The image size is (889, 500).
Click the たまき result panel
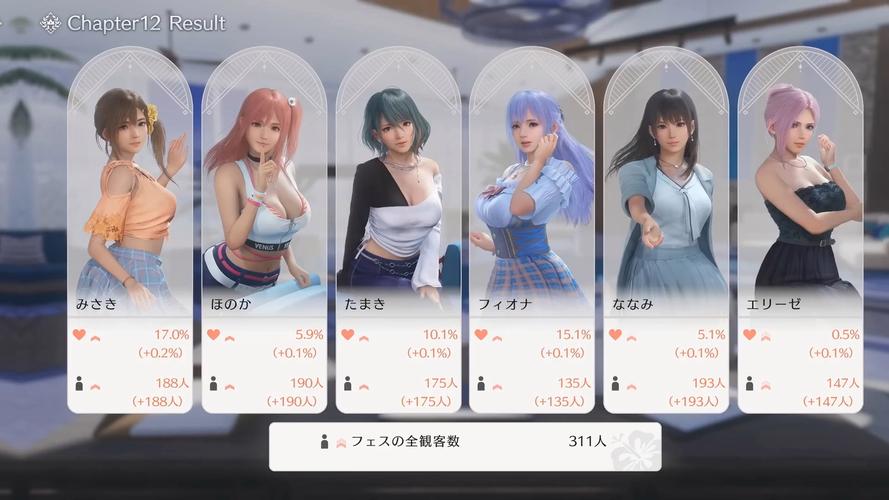tap(398, 230)
